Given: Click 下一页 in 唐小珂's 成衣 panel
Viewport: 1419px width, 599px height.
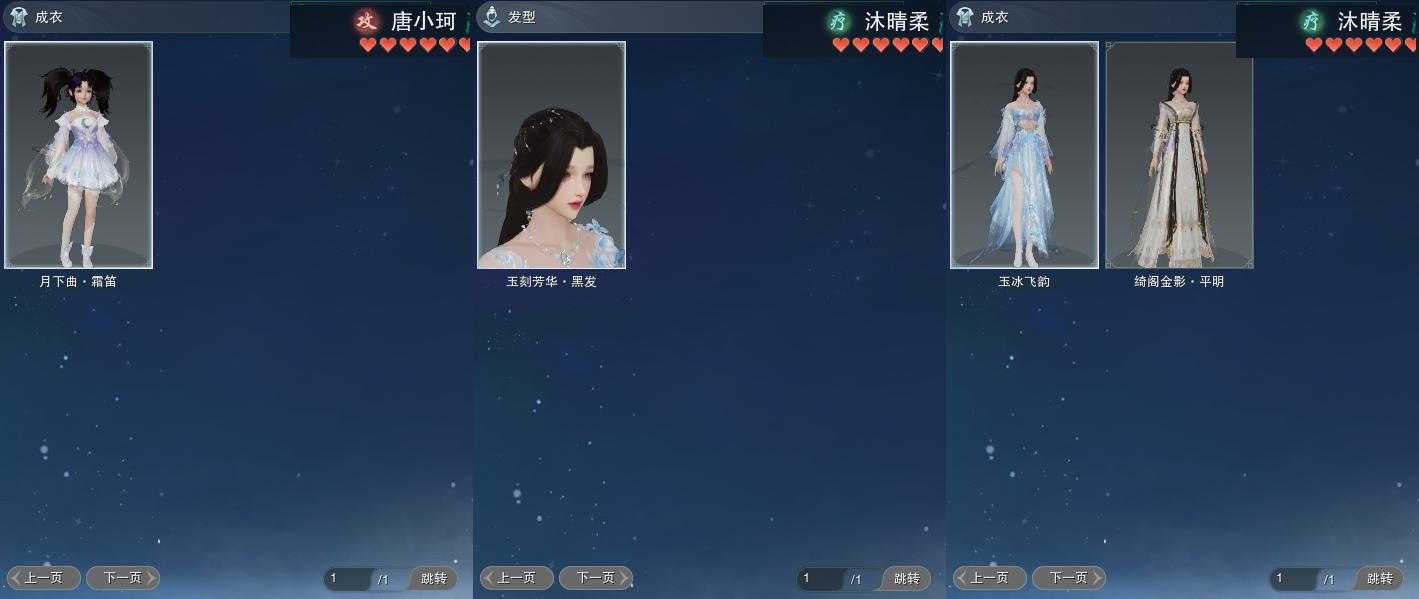Looking at the screenshot, I should point(123,578).
